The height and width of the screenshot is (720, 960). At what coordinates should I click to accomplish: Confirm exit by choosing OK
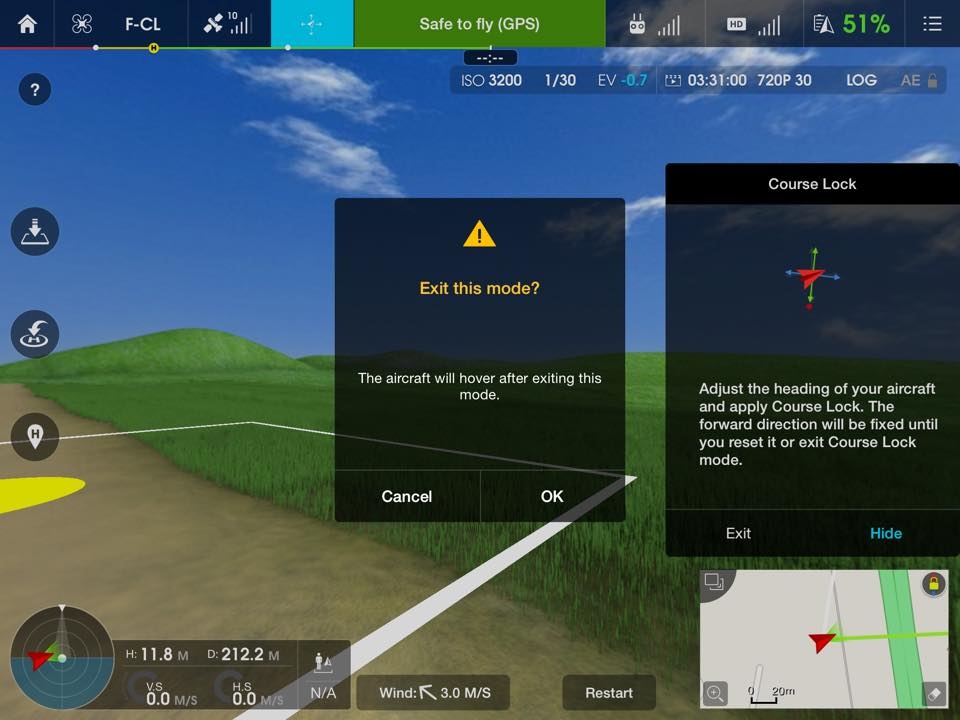(552, 496)
